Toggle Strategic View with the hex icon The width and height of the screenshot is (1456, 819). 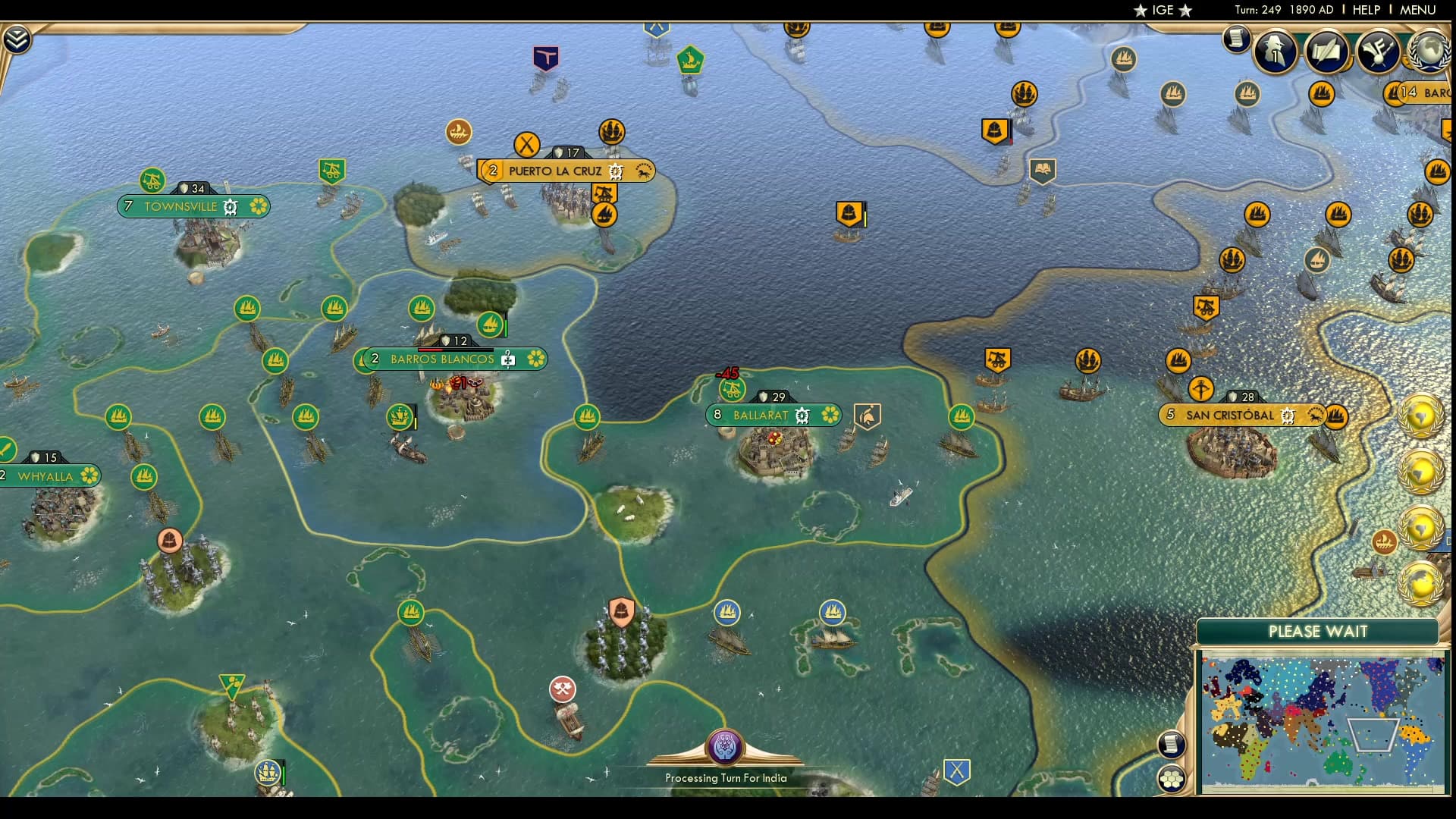(x=1173, y=777)
